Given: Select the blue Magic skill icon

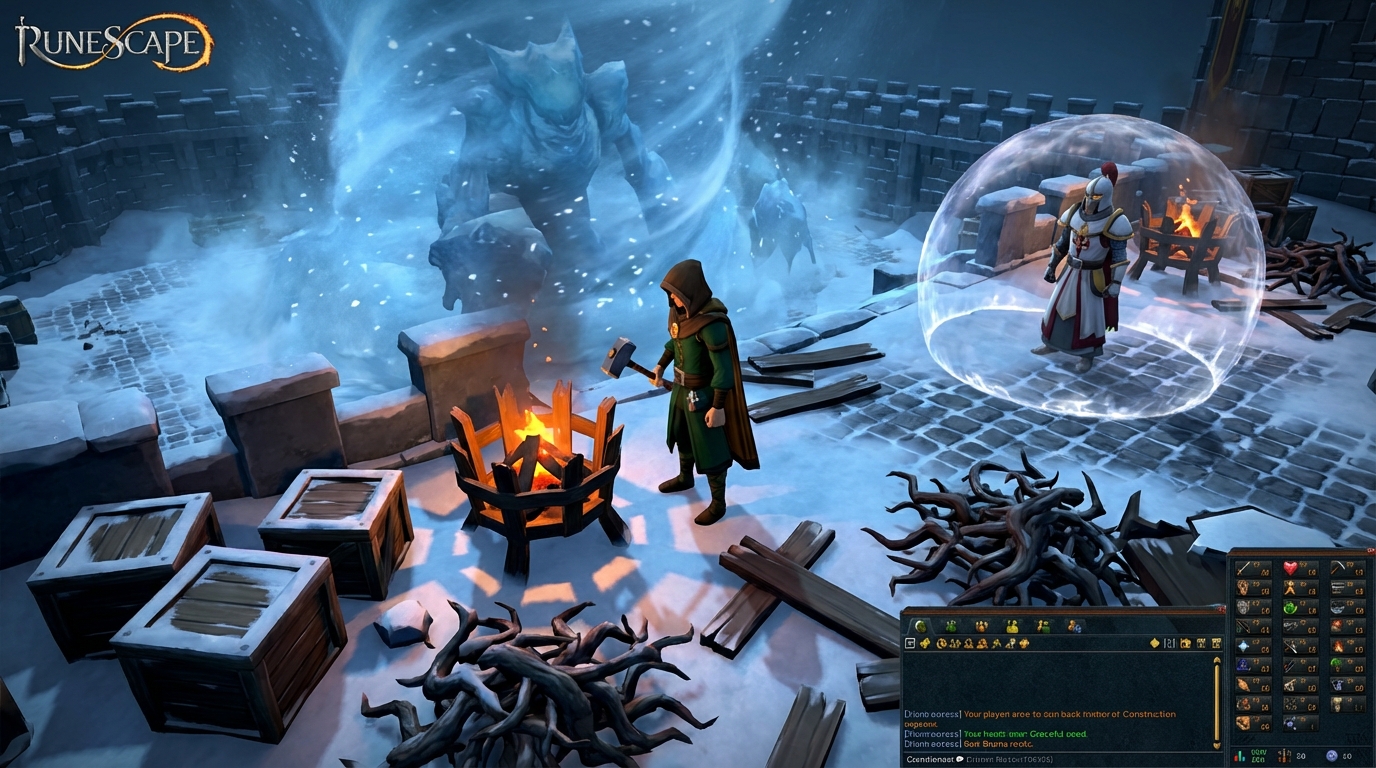Looking at the screenshot, I should click(1242, 665).
